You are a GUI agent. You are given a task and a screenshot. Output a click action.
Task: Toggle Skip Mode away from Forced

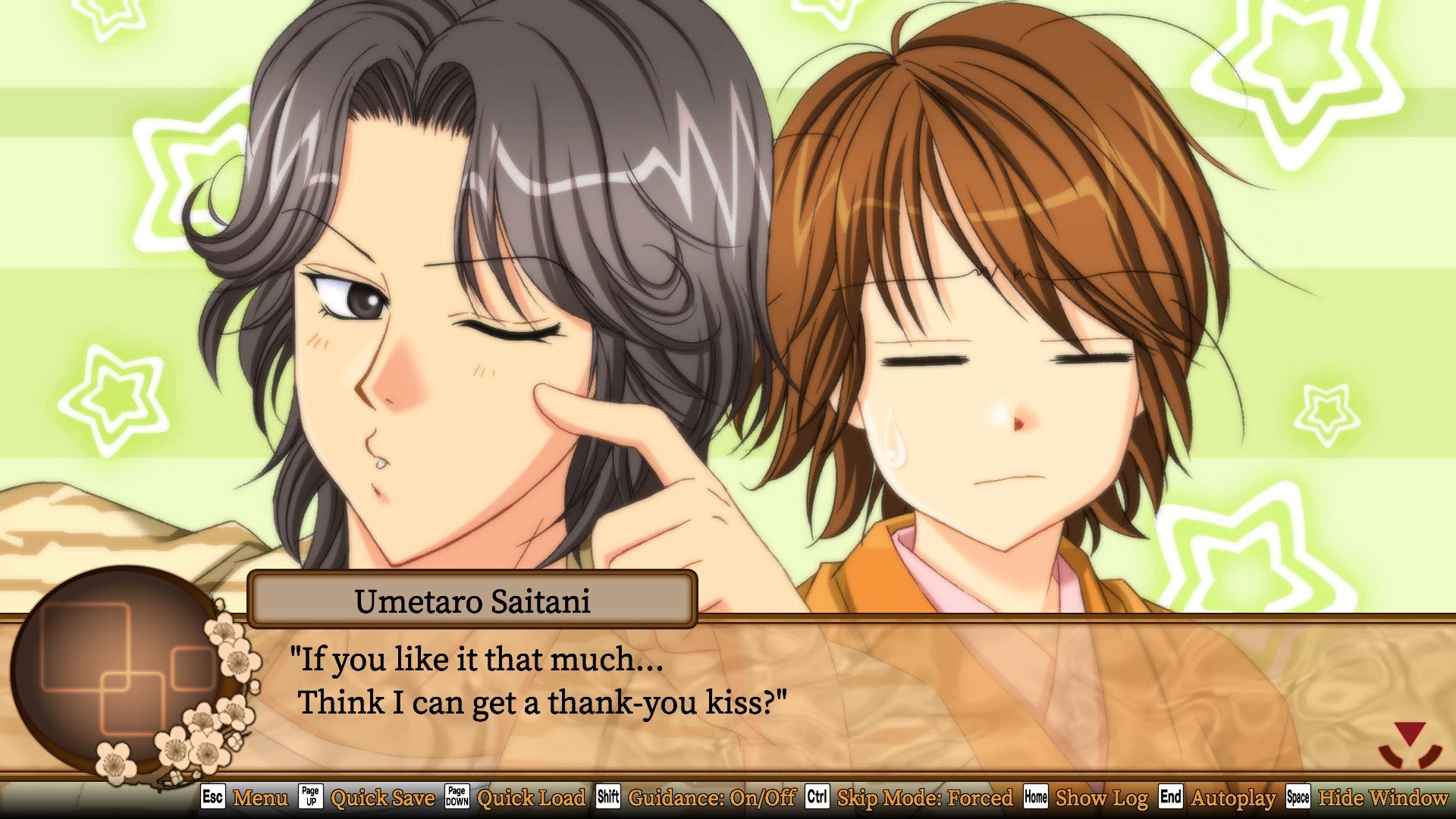tap(925, 799)
